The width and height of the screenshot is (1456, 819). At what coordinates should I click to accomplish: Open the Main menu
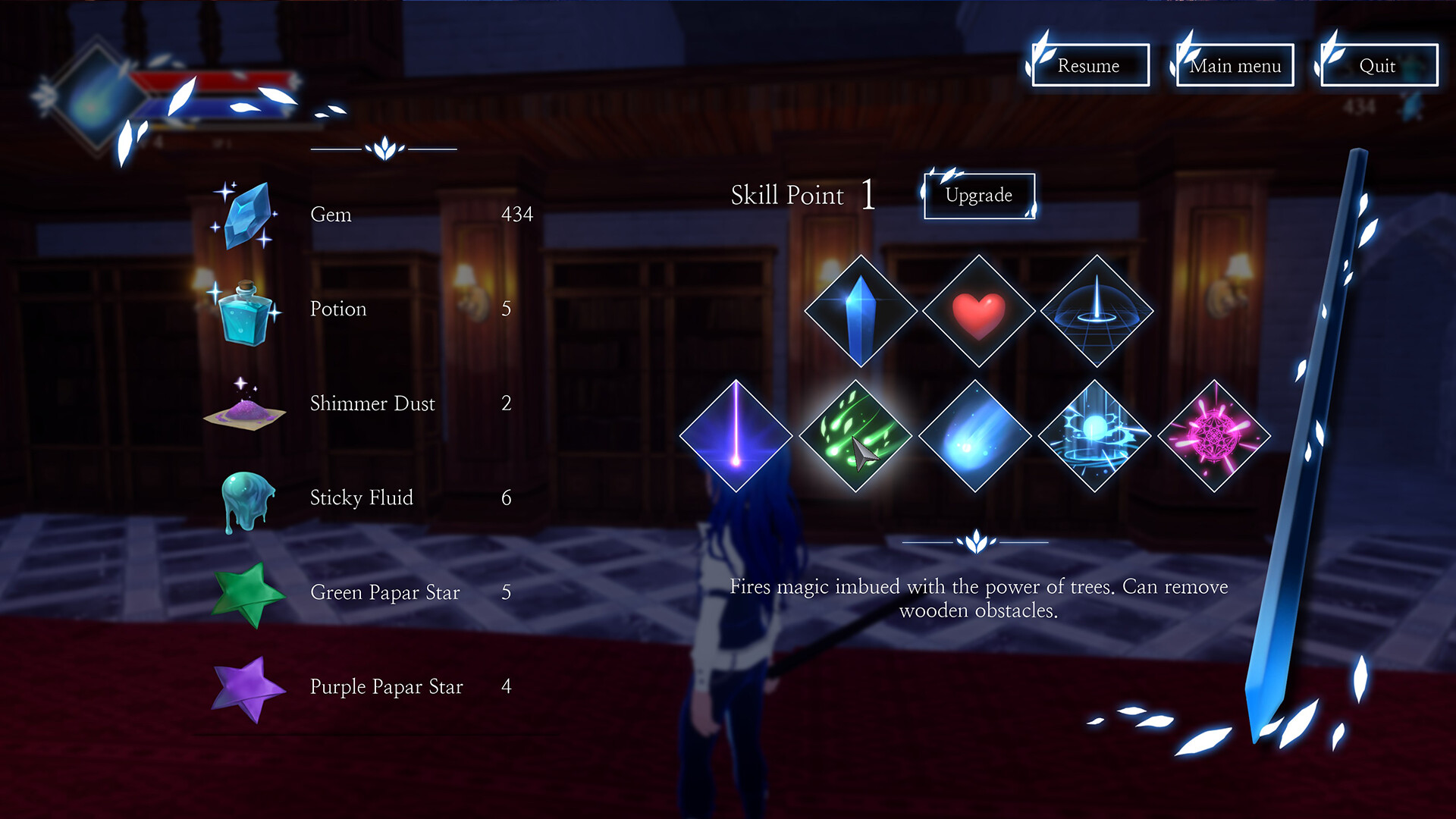tap(1234, 66)
